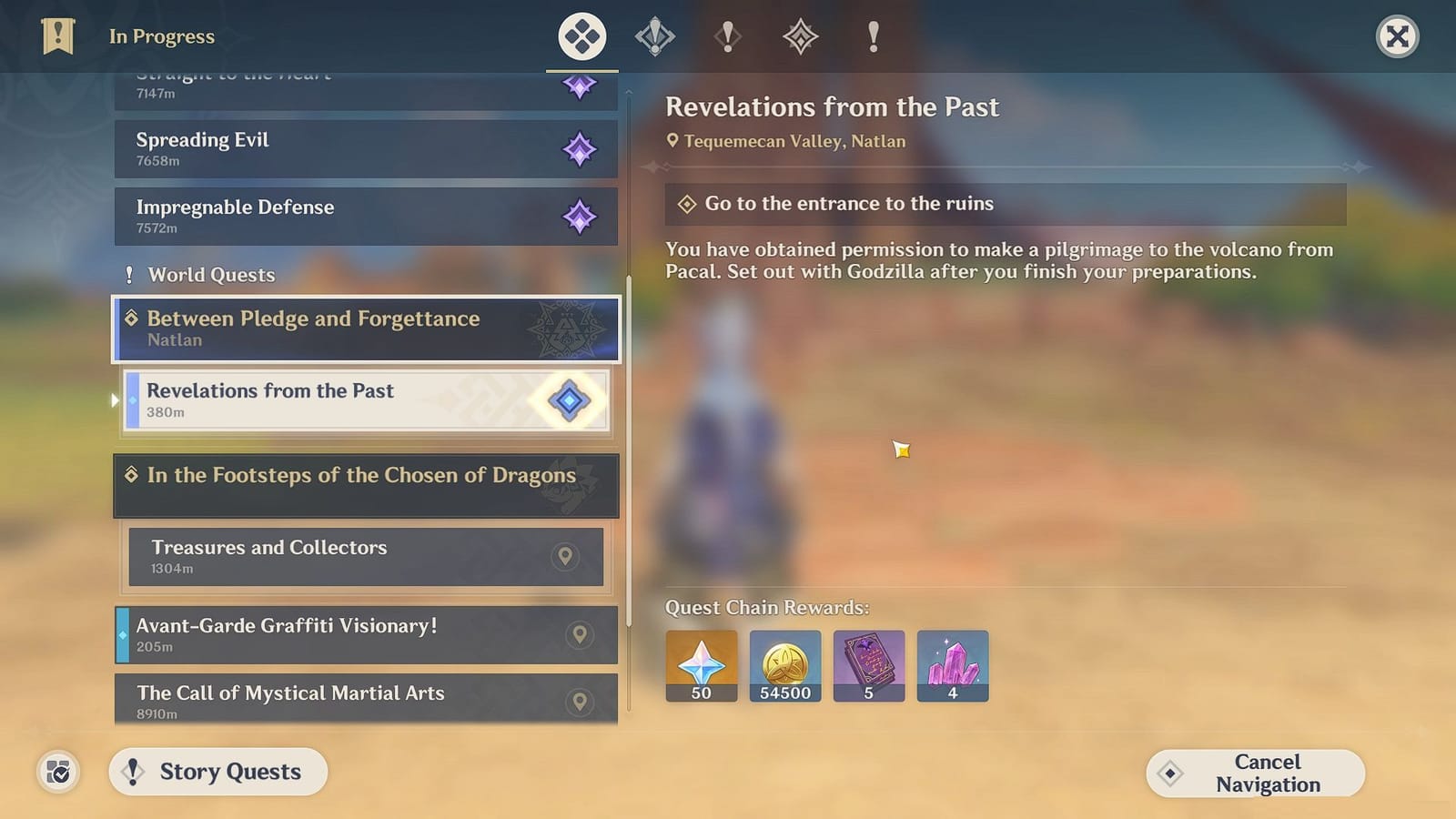The height and width of the screenshot is (819, 1456).
Task: Open the Archon Quests category icon
Action: pyautogui.click(x=655, y=36)
